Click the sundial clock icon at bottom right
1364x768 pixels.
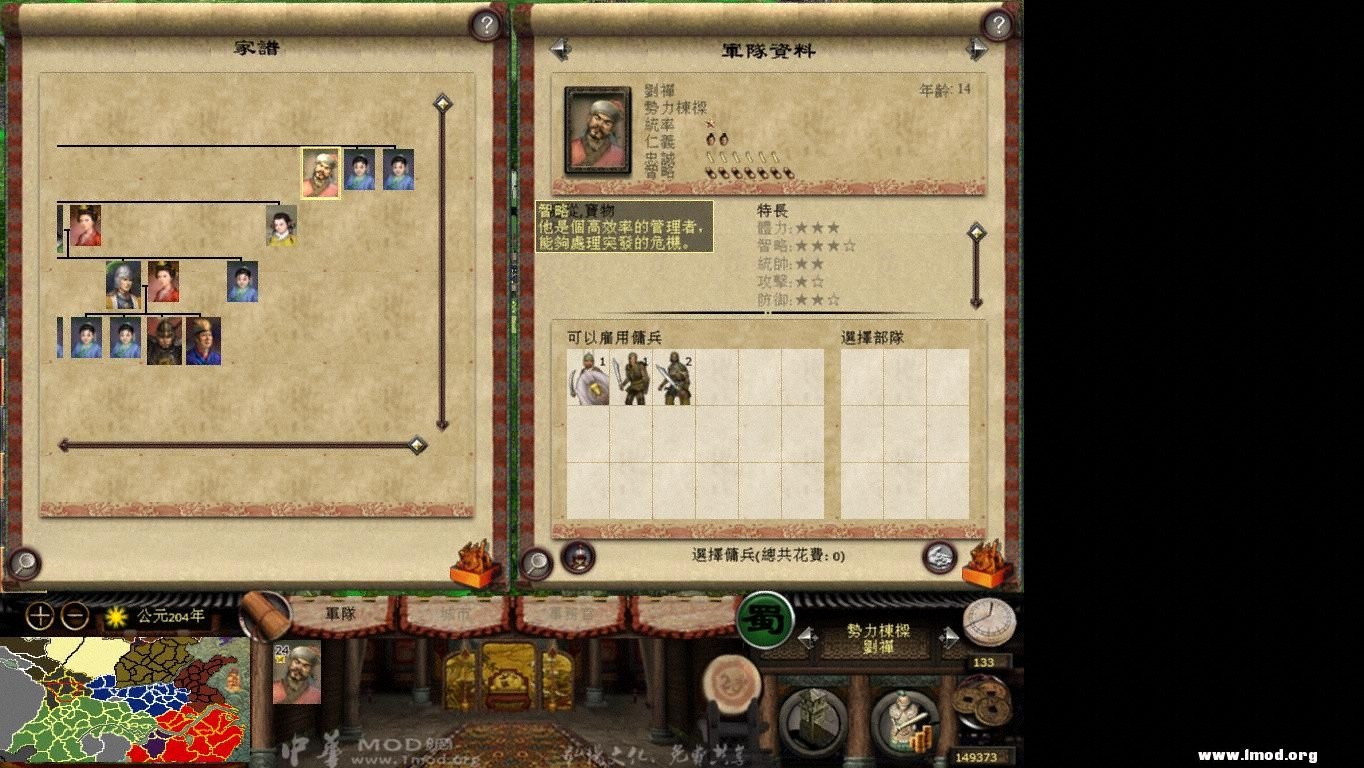(990, 620)
